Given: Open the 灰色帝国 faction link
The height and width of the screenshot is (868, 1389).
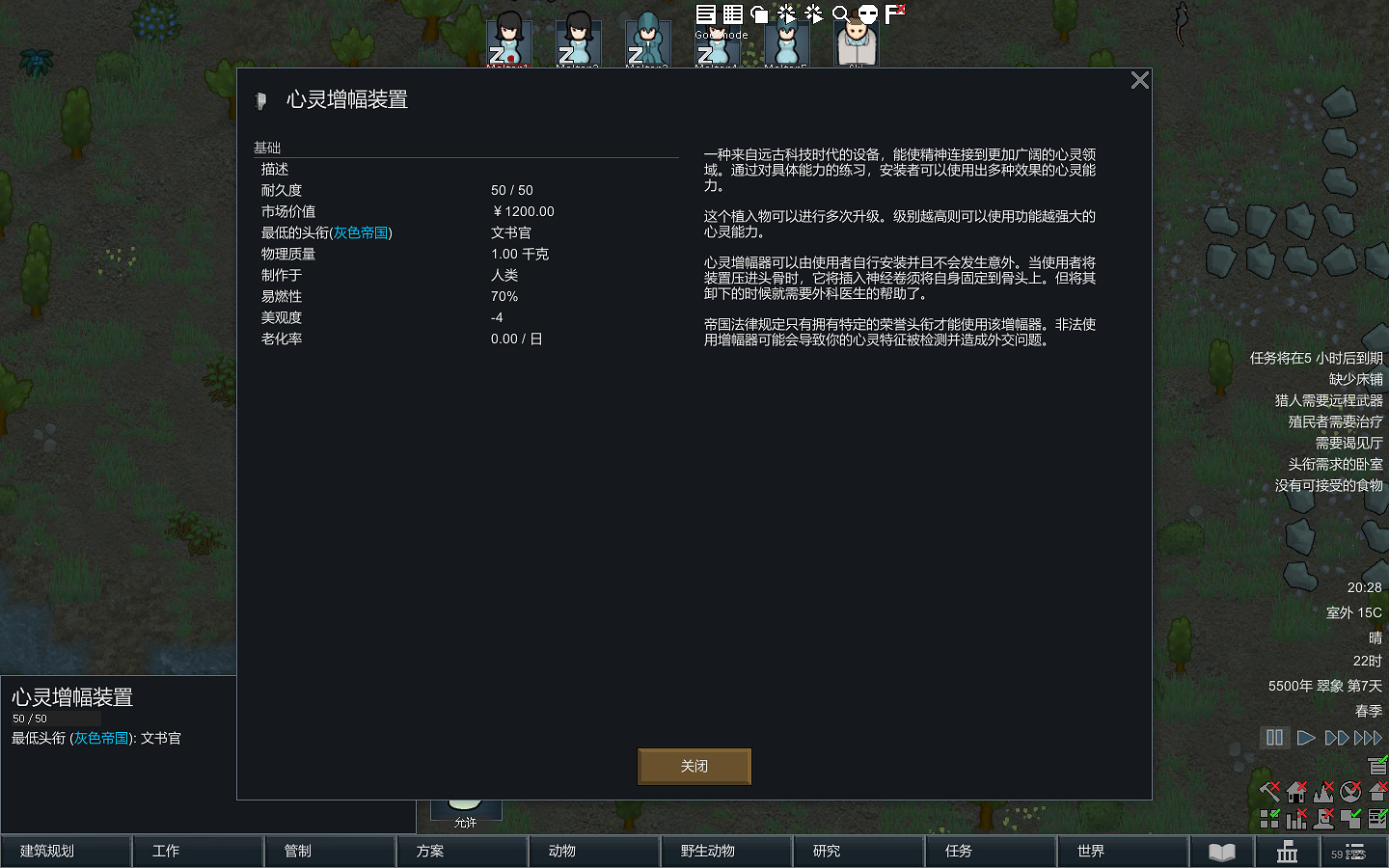Looking at the screenshot, I should (361, 232).
